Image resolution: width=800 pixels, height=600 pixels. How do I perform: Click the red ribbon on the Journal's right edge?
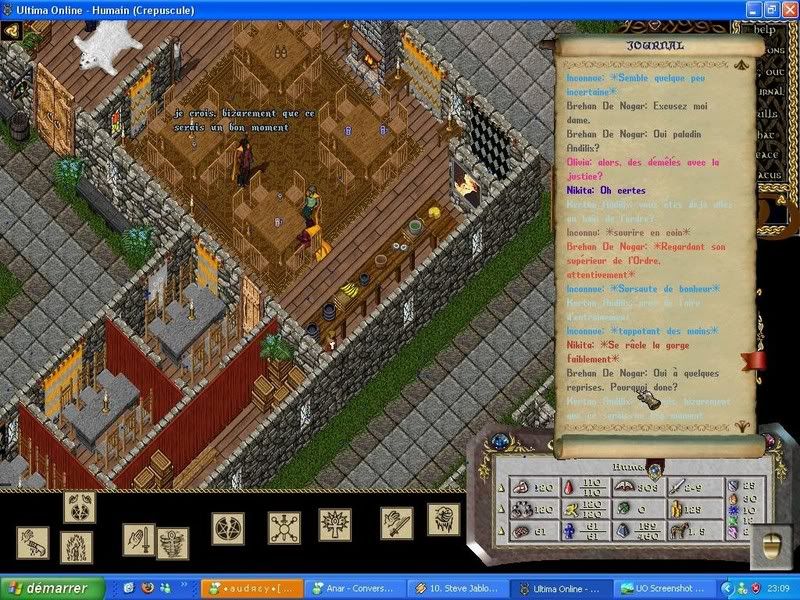[x=753, y=360]
